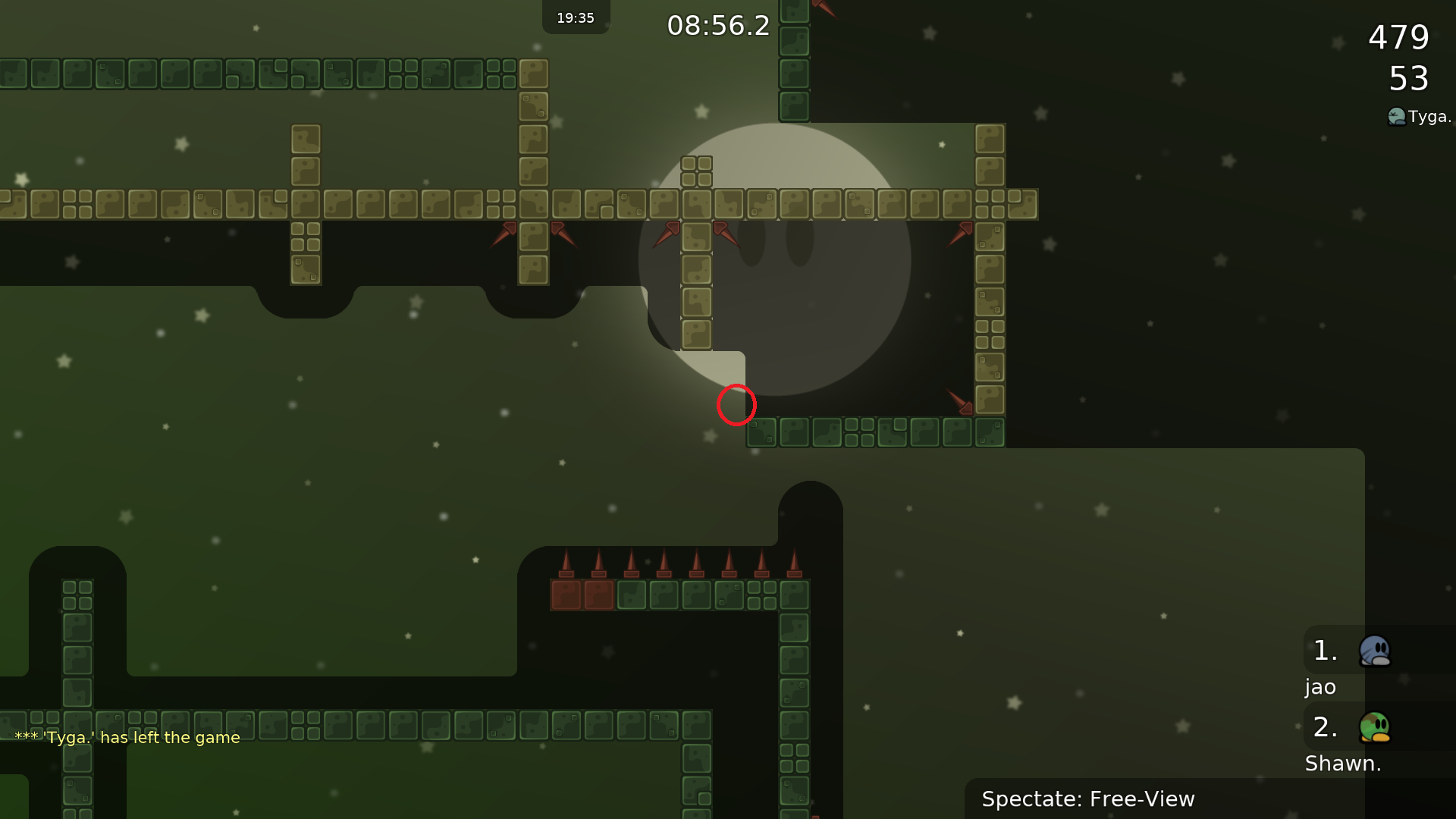Select the Tyga. player avatar icon top right
The width and height of the screenshot is (1456, 819).
[x=1395, y=117]
